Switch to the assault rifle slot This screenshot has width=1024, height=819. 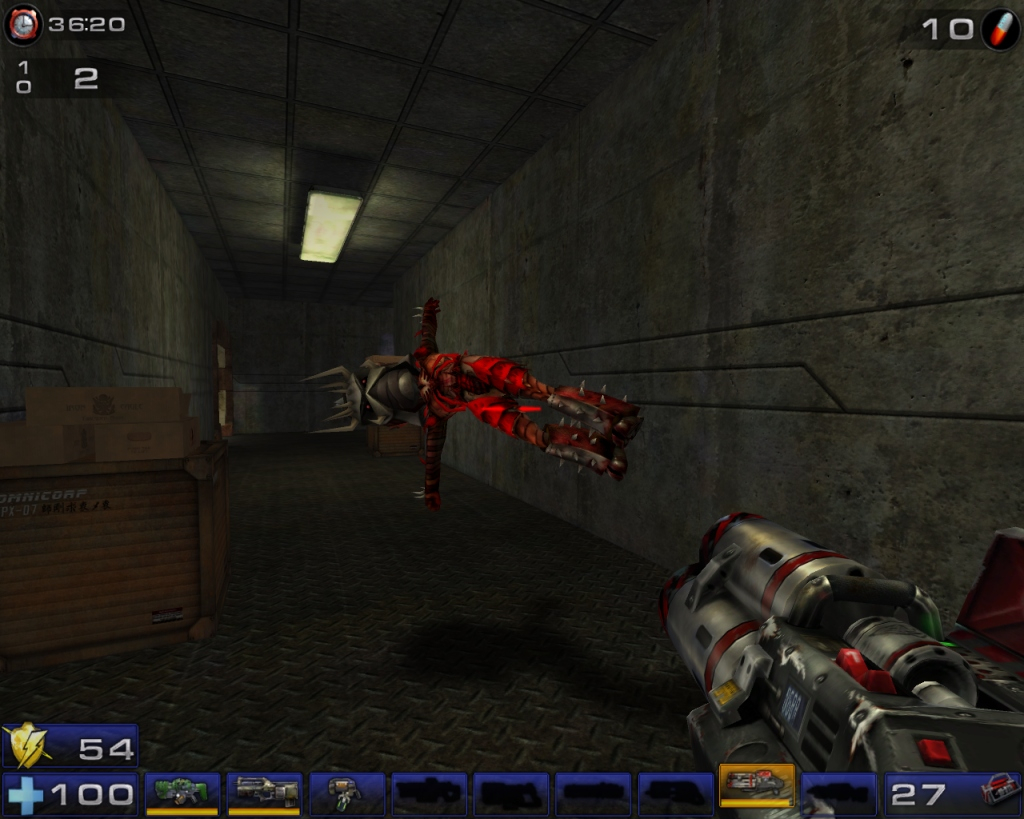264,792
